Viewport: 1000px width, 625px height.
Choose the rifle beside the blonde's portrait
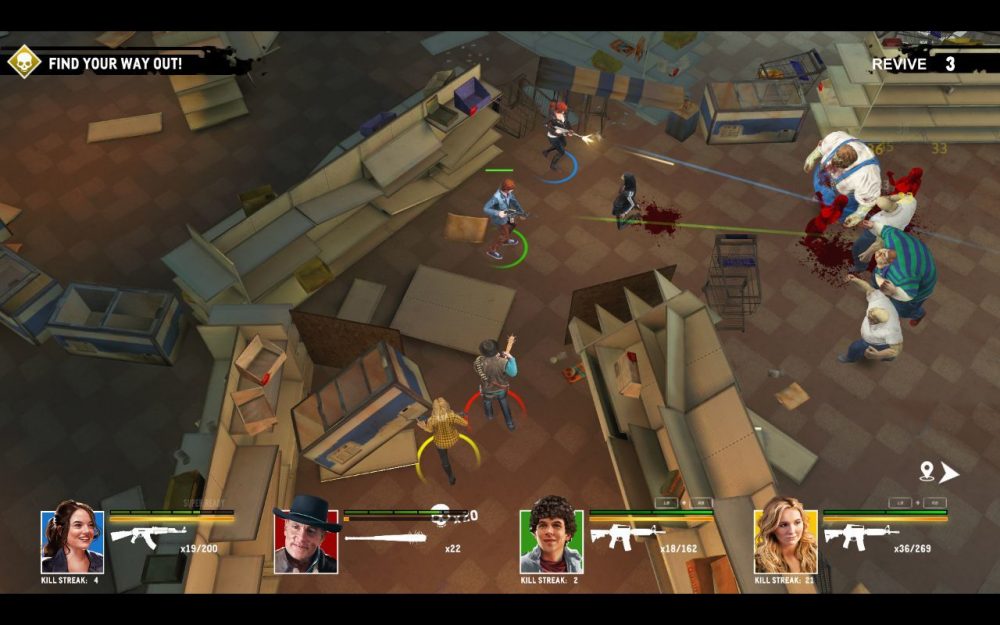pyautogui.click(x=860, y=535)
